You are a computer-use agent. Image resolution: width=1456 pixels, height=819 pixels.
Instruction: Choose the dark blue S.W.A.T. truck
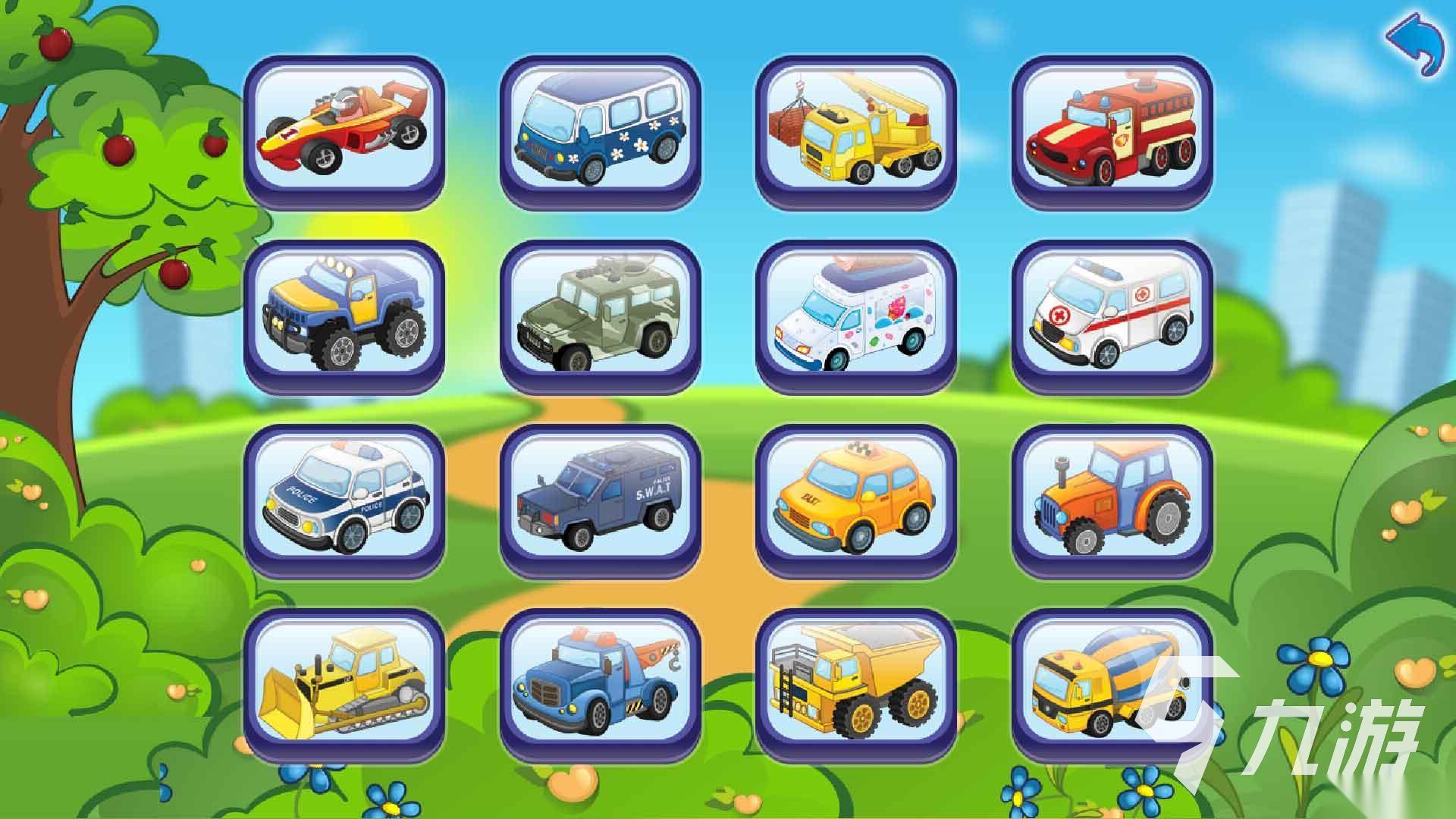(x=600, y=497)
